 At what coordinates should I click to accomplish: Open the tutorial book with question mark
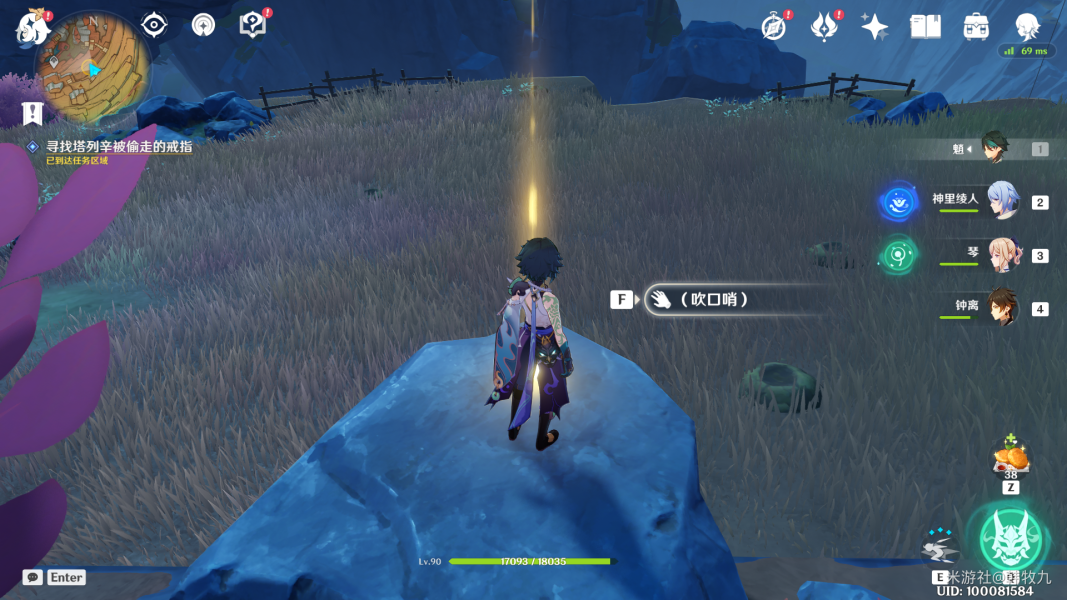(x=253, y=25)
